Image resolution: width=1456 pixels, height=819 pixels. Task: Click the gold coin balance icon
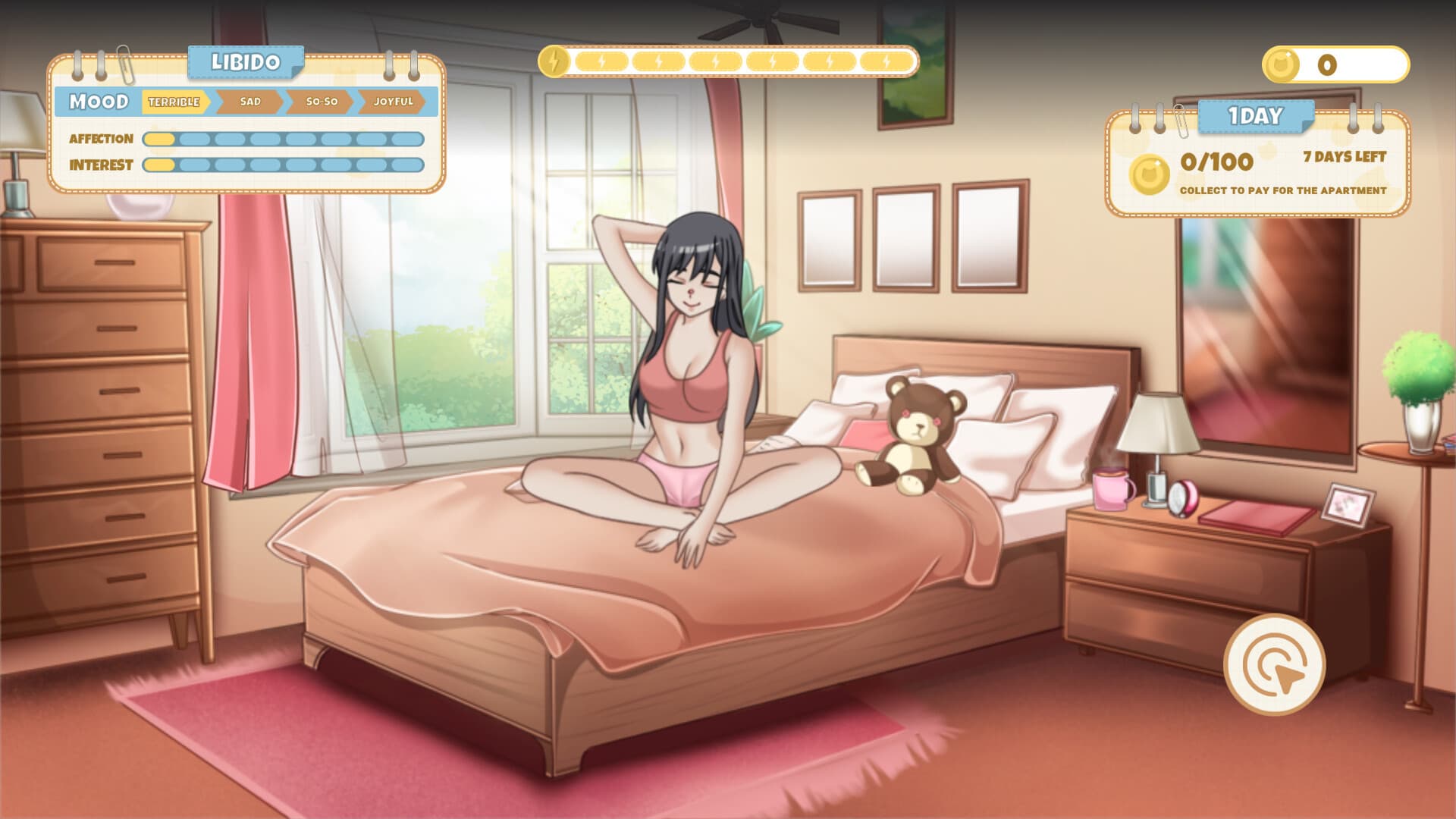[1282, 65]
